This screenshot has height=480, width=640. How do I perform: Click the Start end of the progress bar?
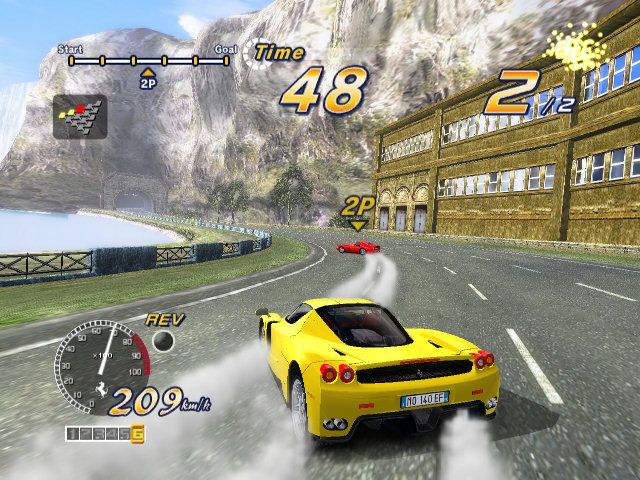coord(71,60)
